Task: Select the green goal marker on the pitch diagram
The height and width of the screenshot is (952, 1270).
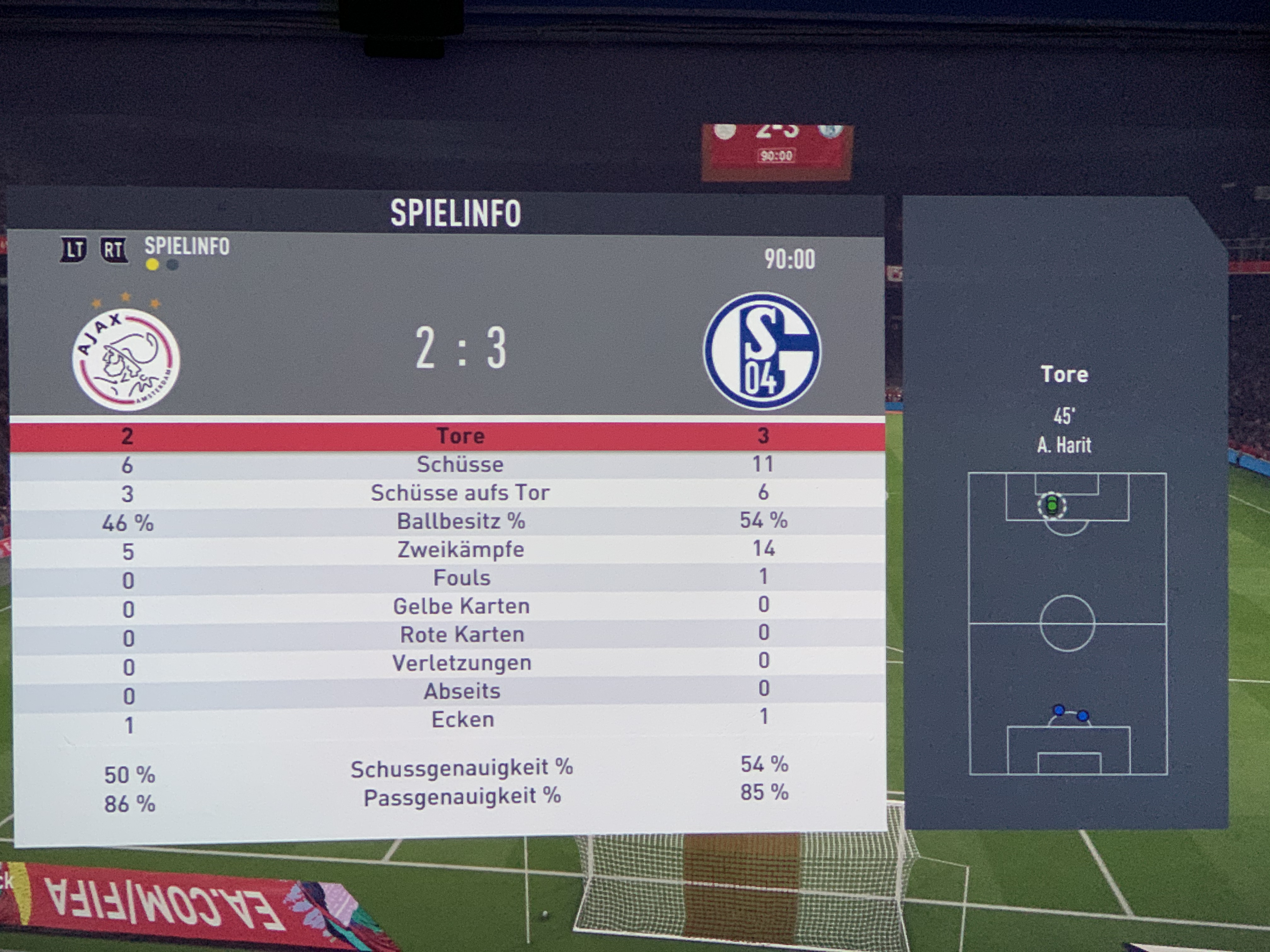Action: pos(1051,506)
